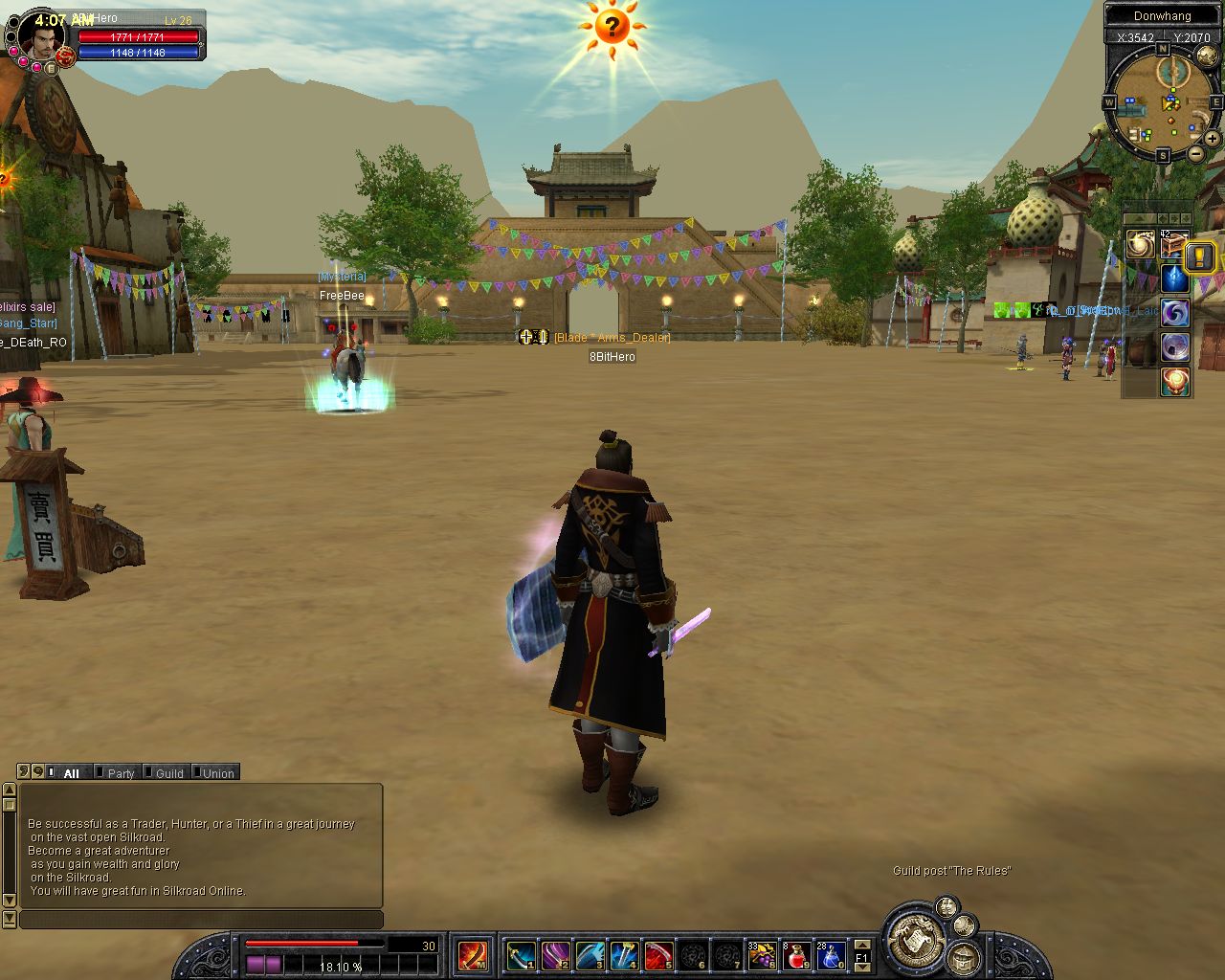The width and height of the screenshot is (1225, 980).
Task: Click the player portrait in top-left frame
Action: [41, 39]
